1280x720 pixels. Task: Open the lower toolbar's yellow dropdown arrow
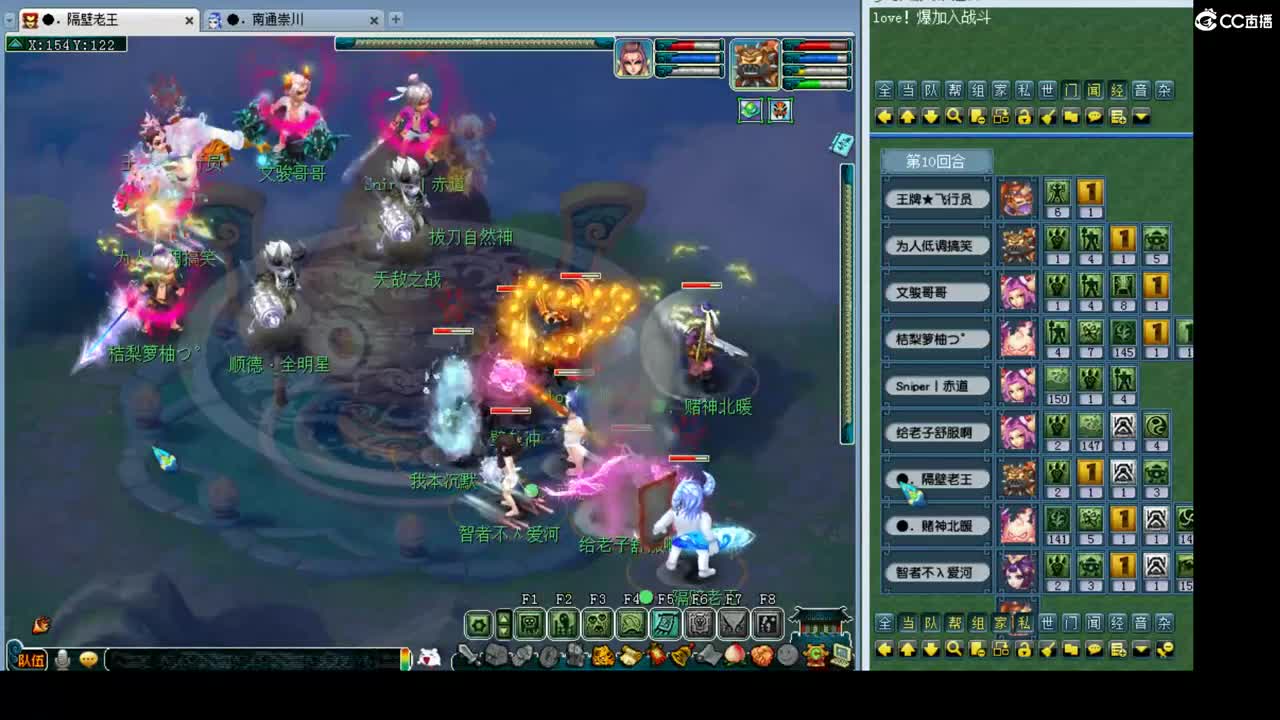(x=1141, y=648)
